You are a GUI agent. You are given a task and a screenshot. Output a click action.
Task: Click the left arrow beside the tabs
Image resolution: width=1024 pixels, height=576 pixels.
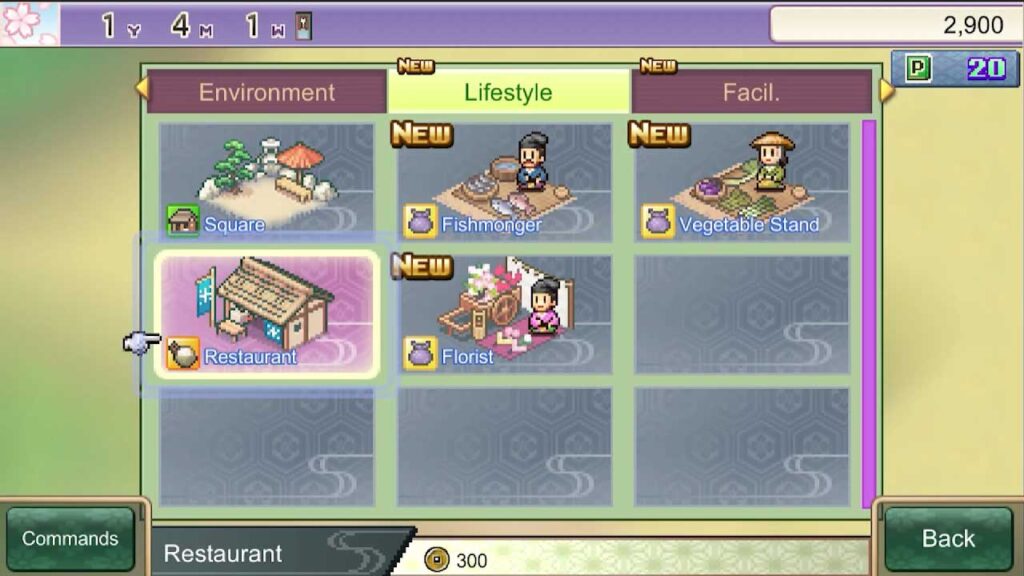coord(141,89)
